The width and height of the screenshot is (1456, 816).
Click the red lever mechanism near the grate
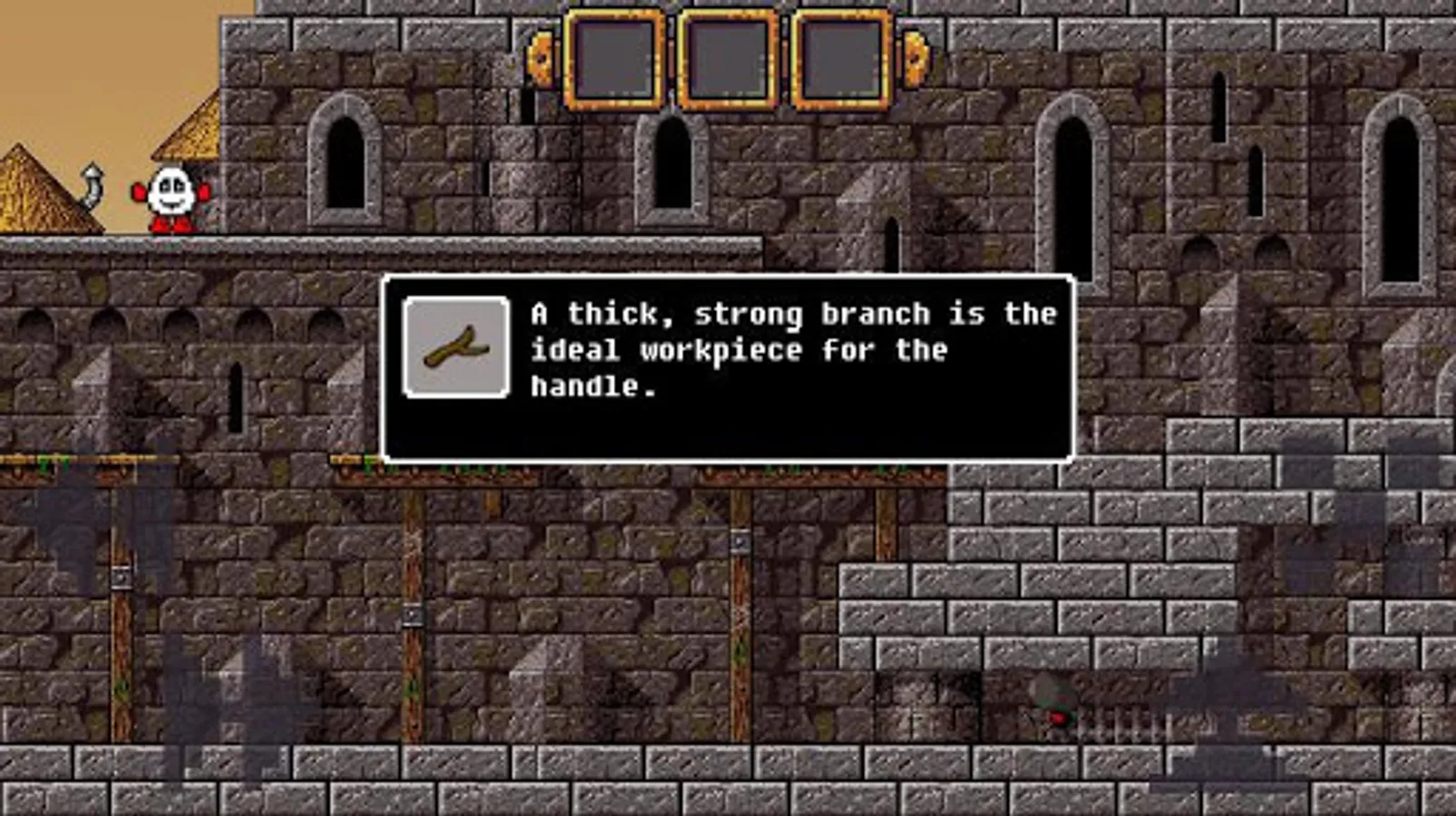[x=1057, y=716]
